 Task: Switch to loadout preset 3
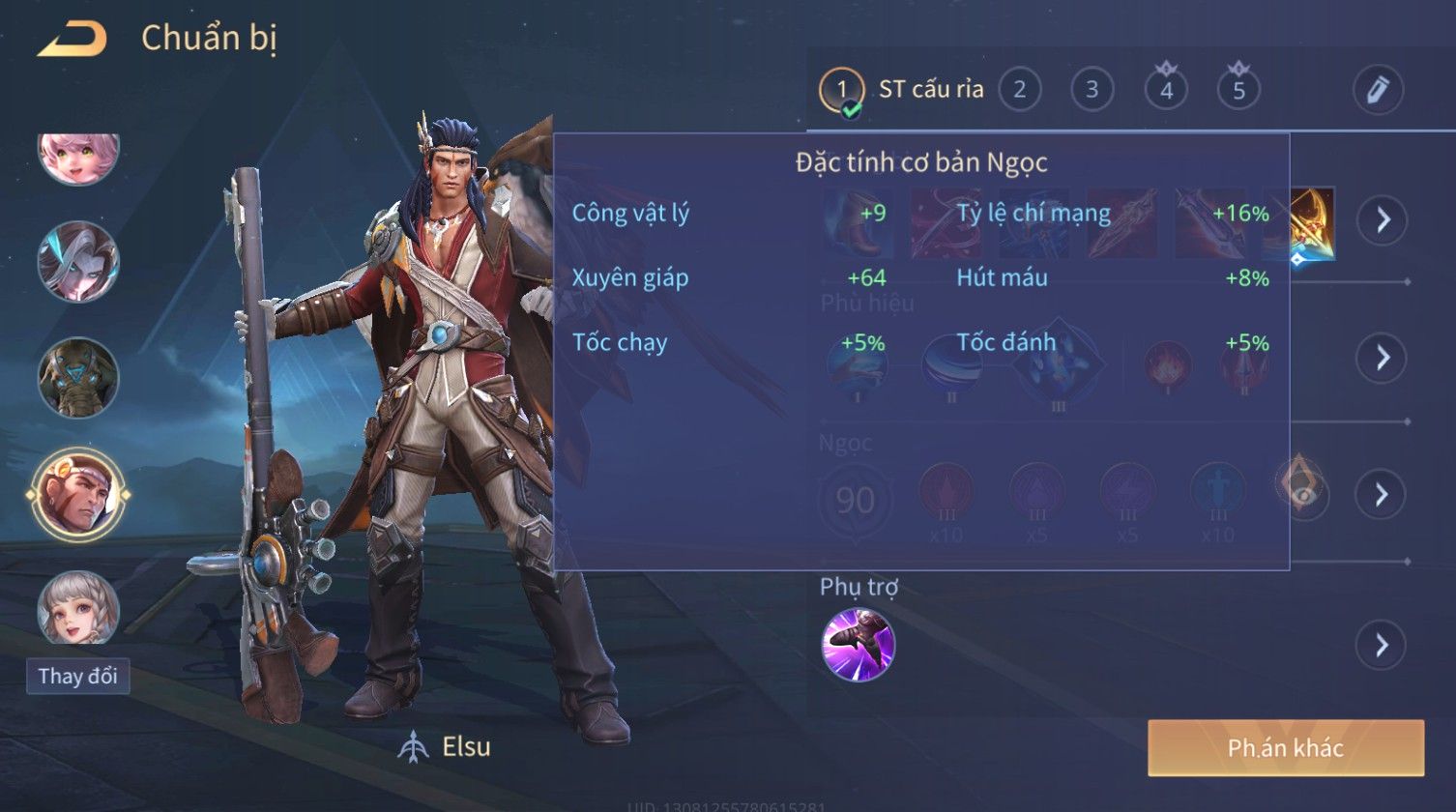pos(1092,90)
